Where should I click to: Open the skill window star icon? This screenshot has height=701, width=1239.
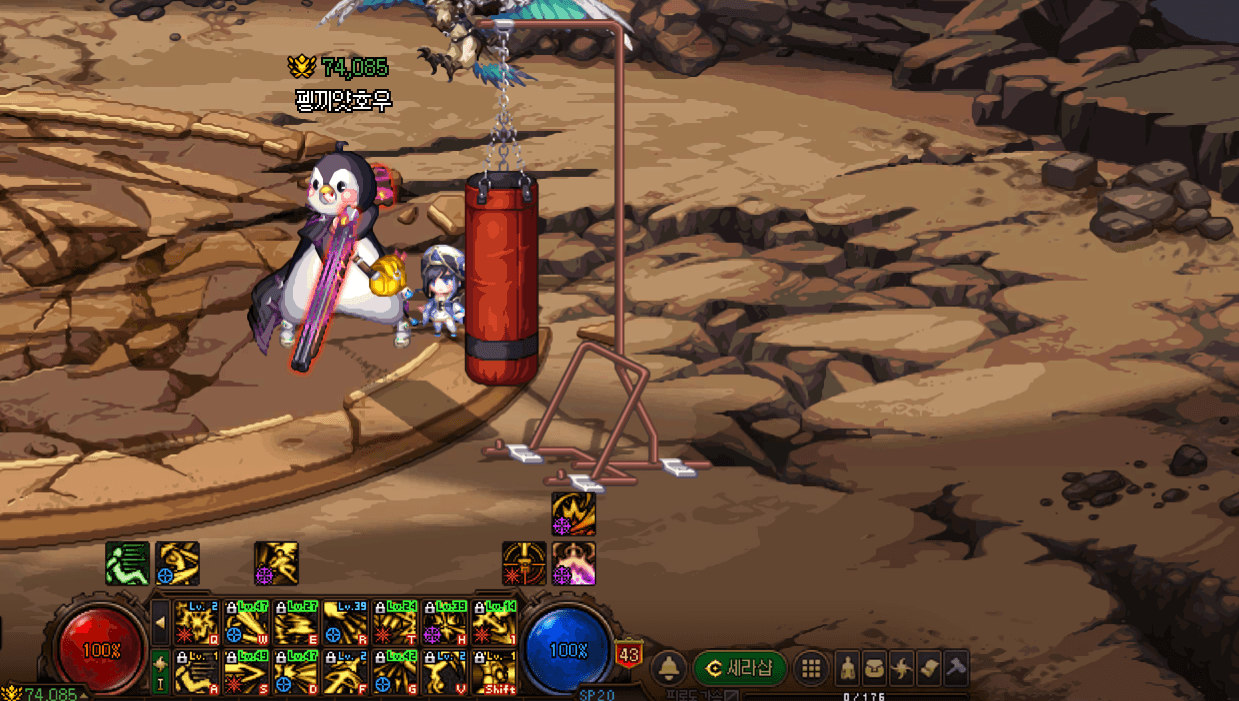(902, 667)
